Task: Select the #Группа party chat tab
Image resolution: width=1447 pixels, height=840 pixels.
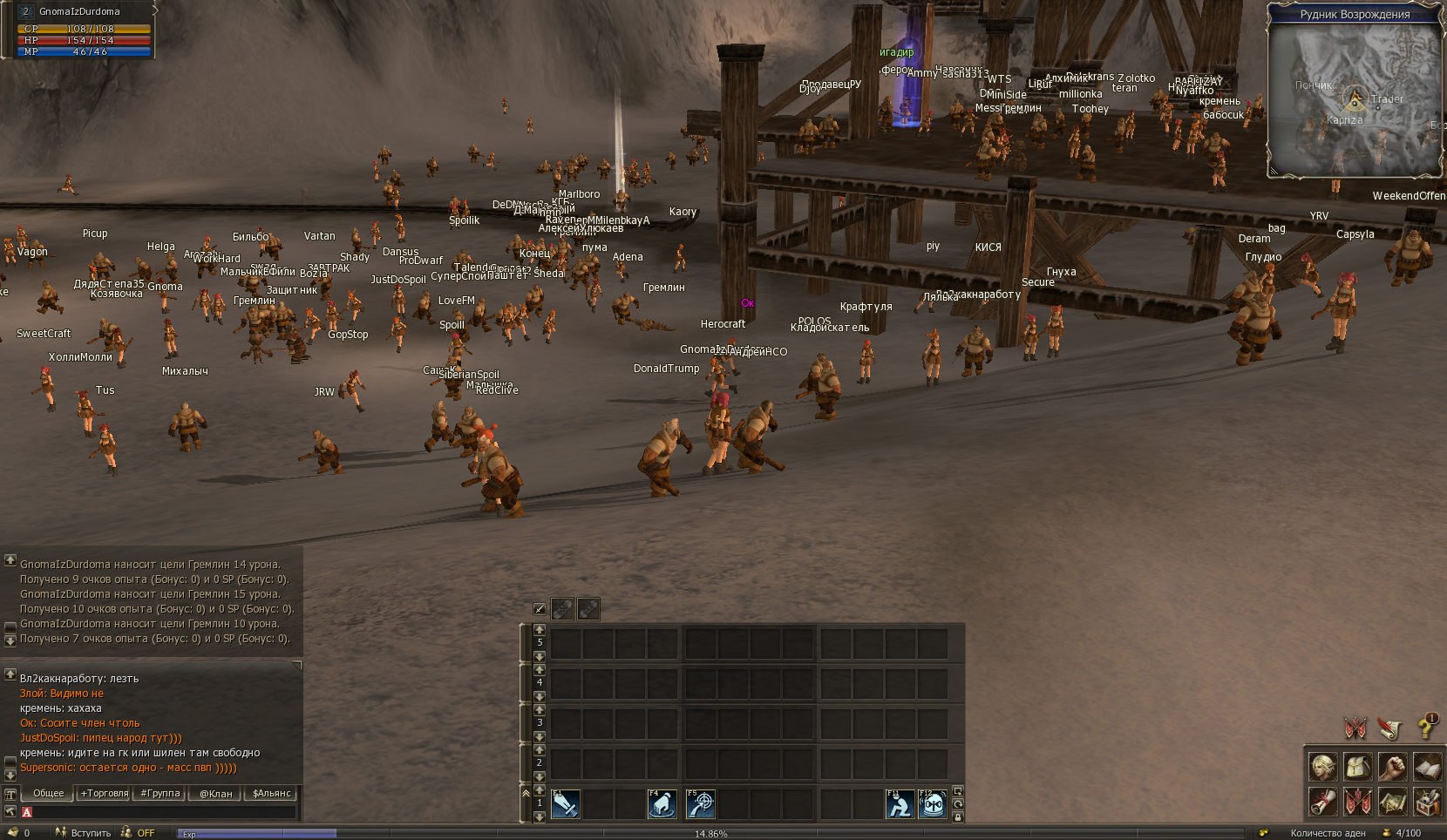Action: 160,793
